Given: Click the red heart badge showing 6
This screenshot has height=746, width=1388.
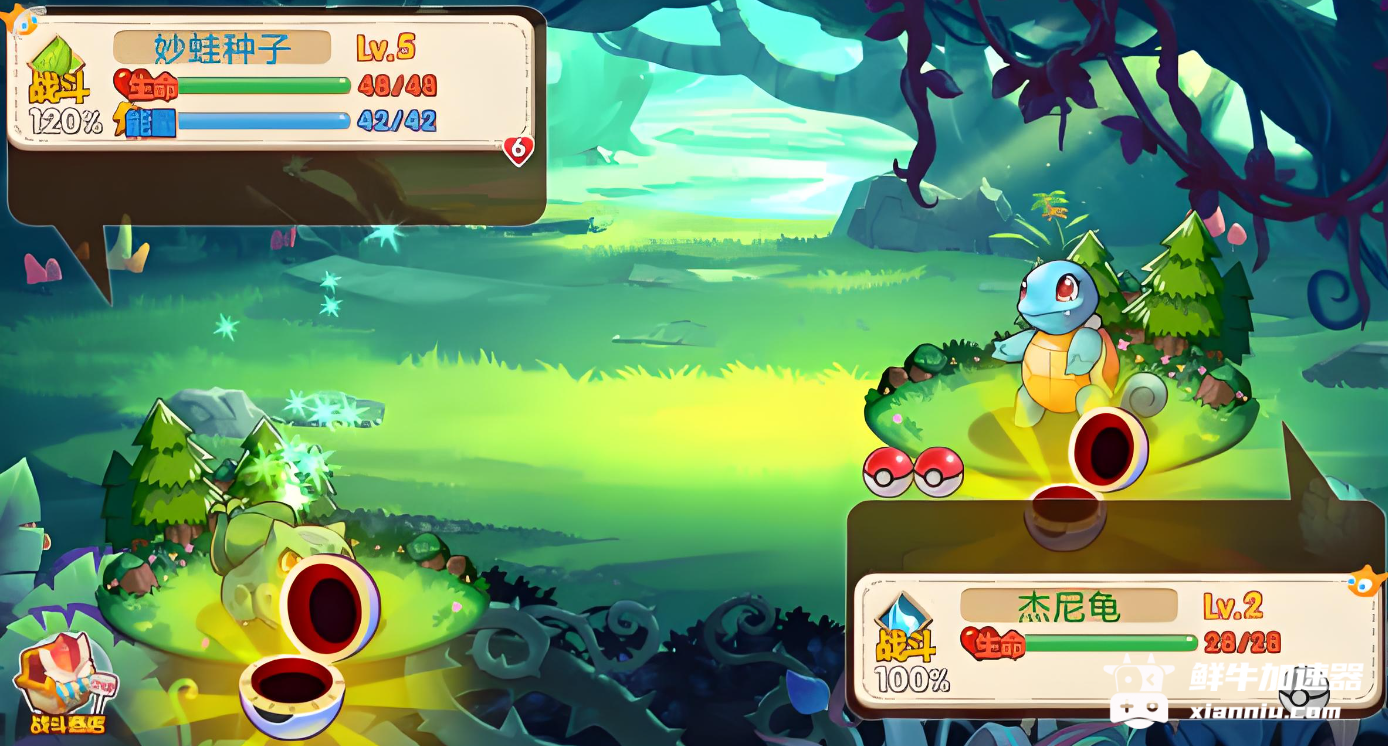Looking at the screenshot, I should point(518,150).
